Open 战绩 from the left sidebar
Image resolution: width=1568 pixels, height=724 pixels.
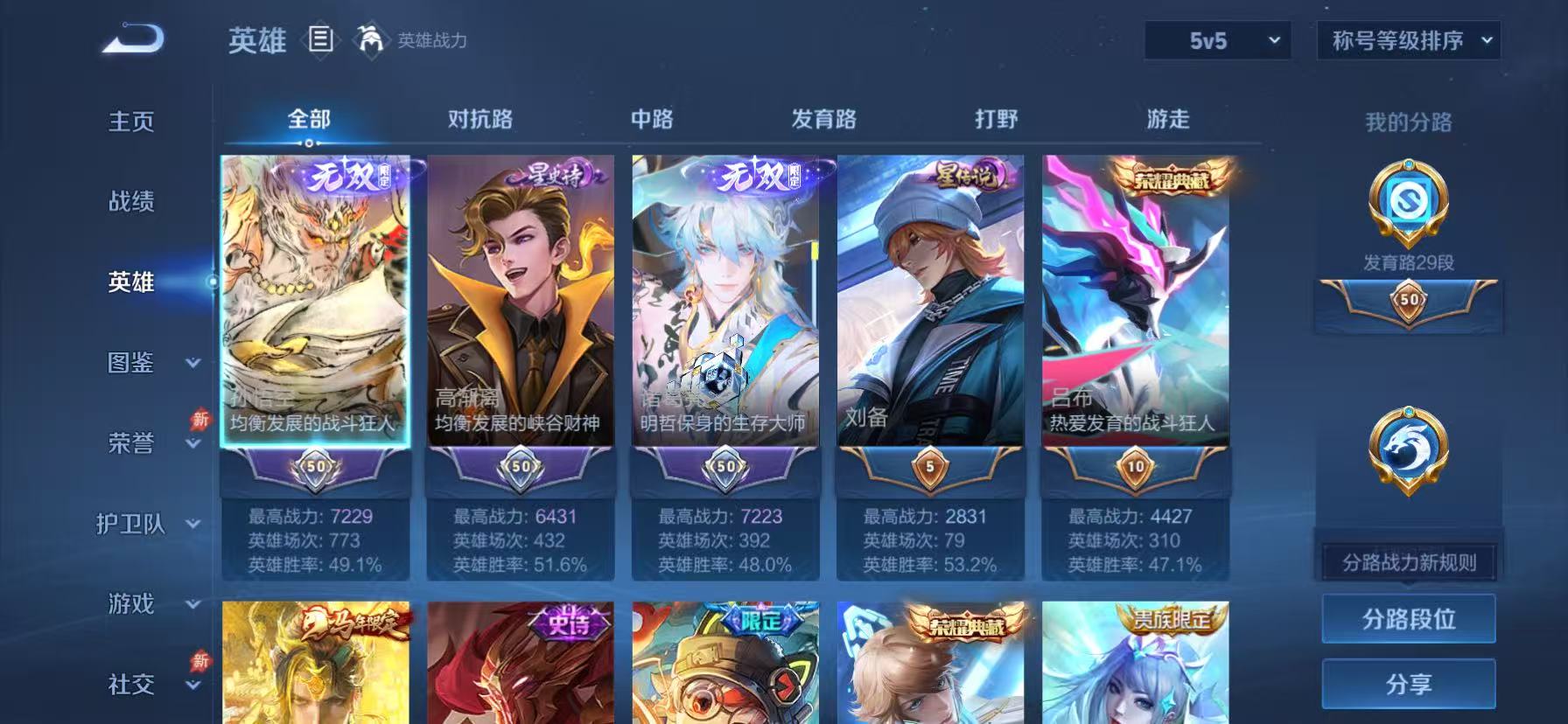tap(129, 202)
